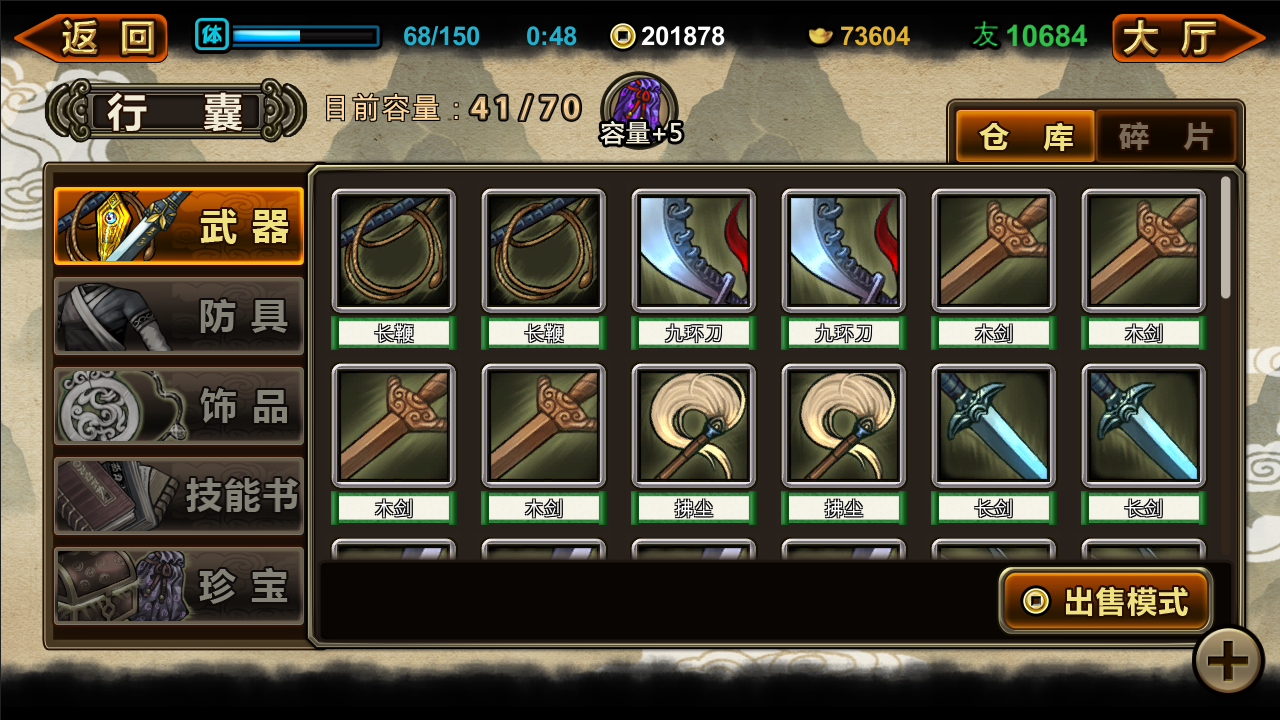Choose the 饰品 accessories category
This screenshot has width=1280, height=720.
click(x=179, y=406)
